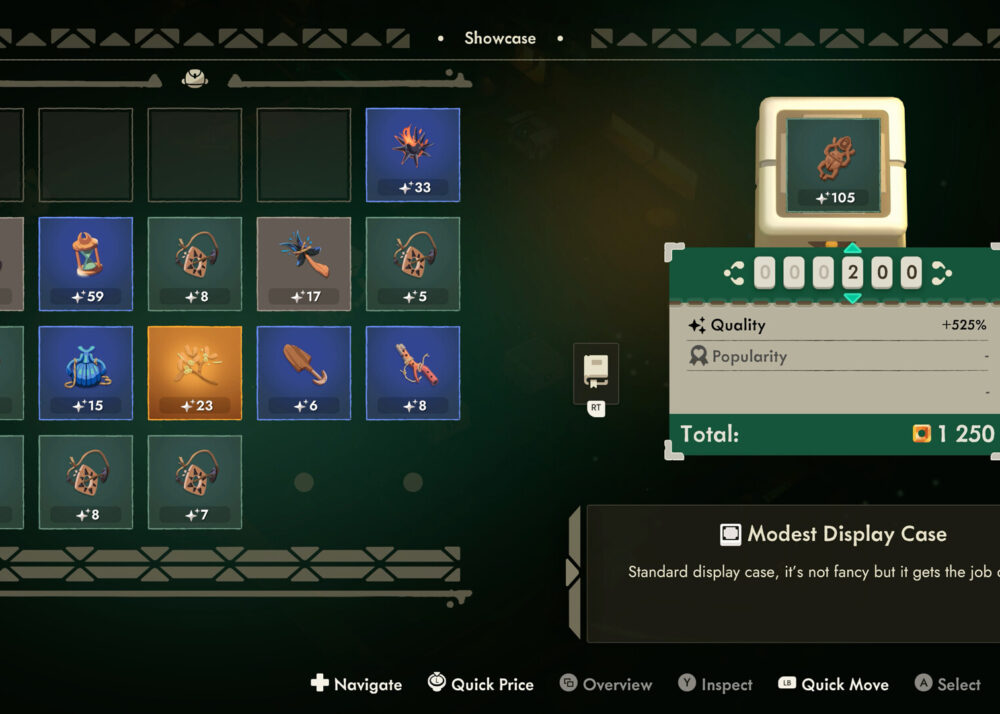Select the highlighted orange slot marked 23
Screen dimensions: 1000x714
195,373
